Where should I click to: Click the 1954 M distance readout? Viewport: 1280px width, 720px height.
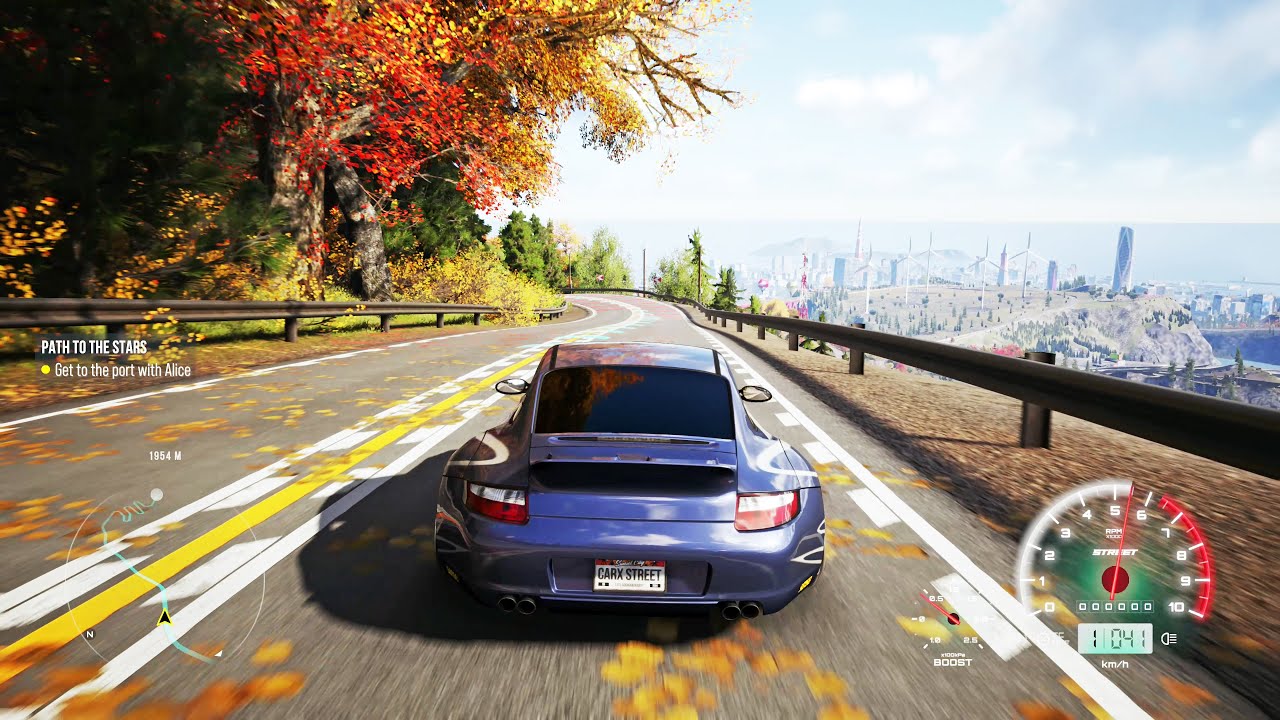165,455
